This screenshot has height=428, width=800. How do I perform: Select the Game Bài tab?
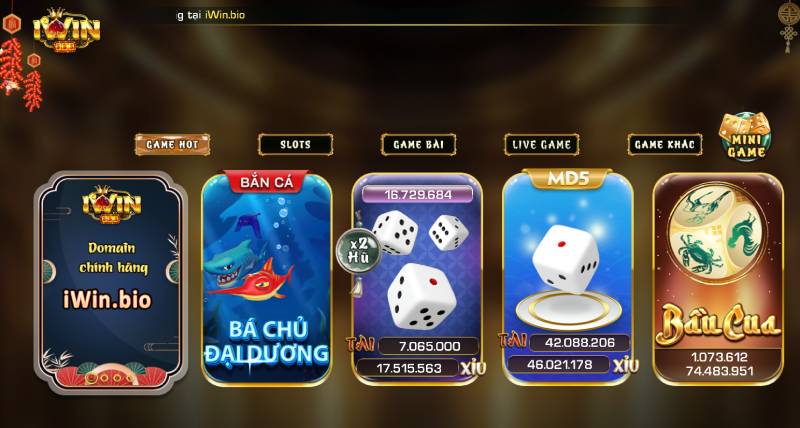418,144
